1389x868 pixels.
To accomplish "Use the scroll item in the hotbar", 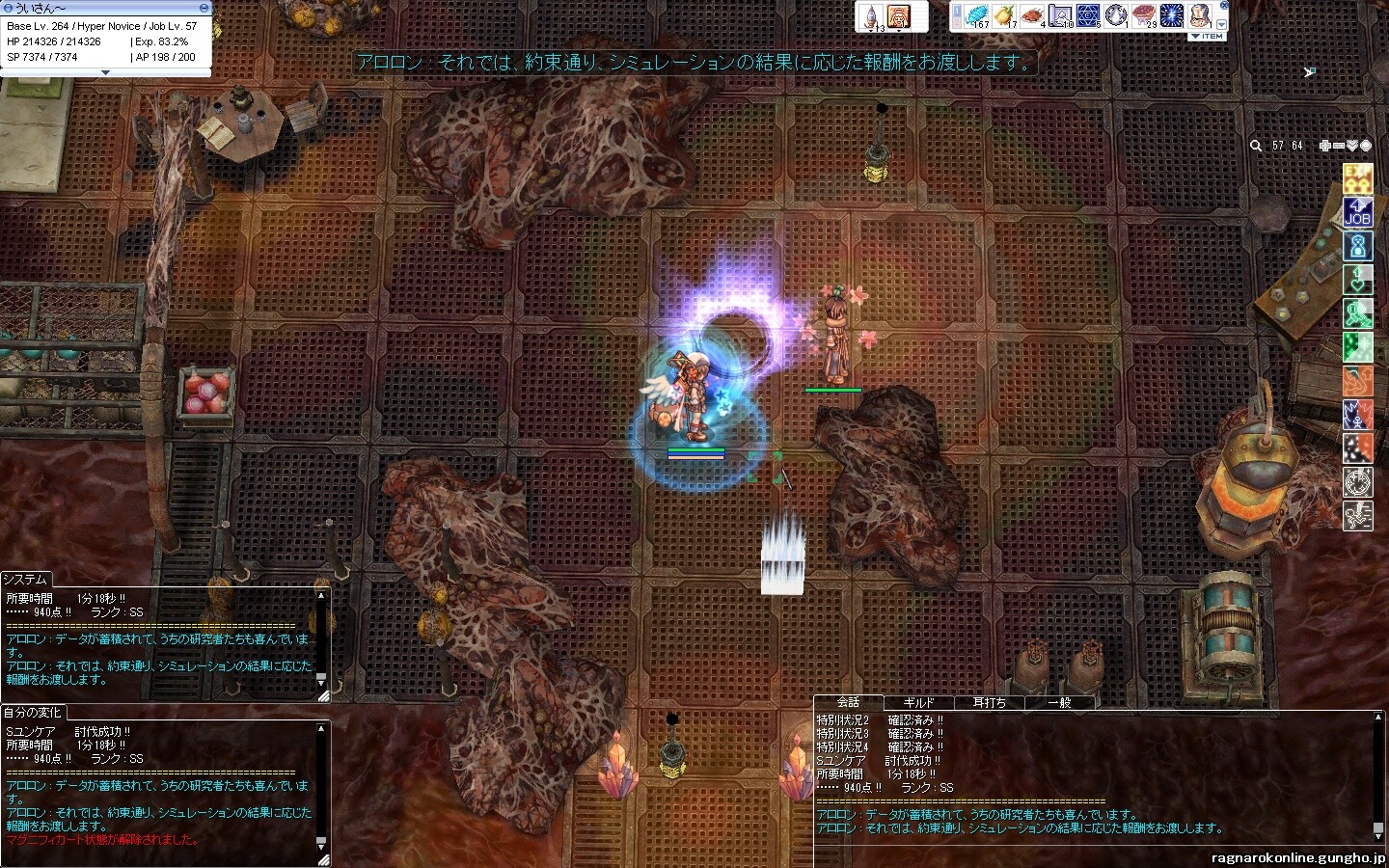I will point(1060,16).
